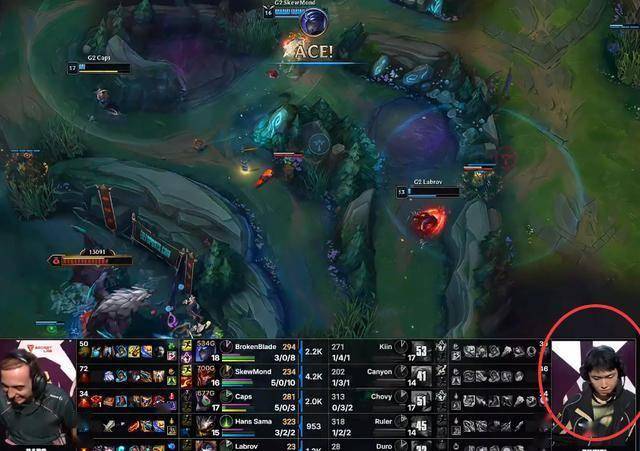
Task: Click Canyon's name in the scoreboard
Action: tap(380, 371)
